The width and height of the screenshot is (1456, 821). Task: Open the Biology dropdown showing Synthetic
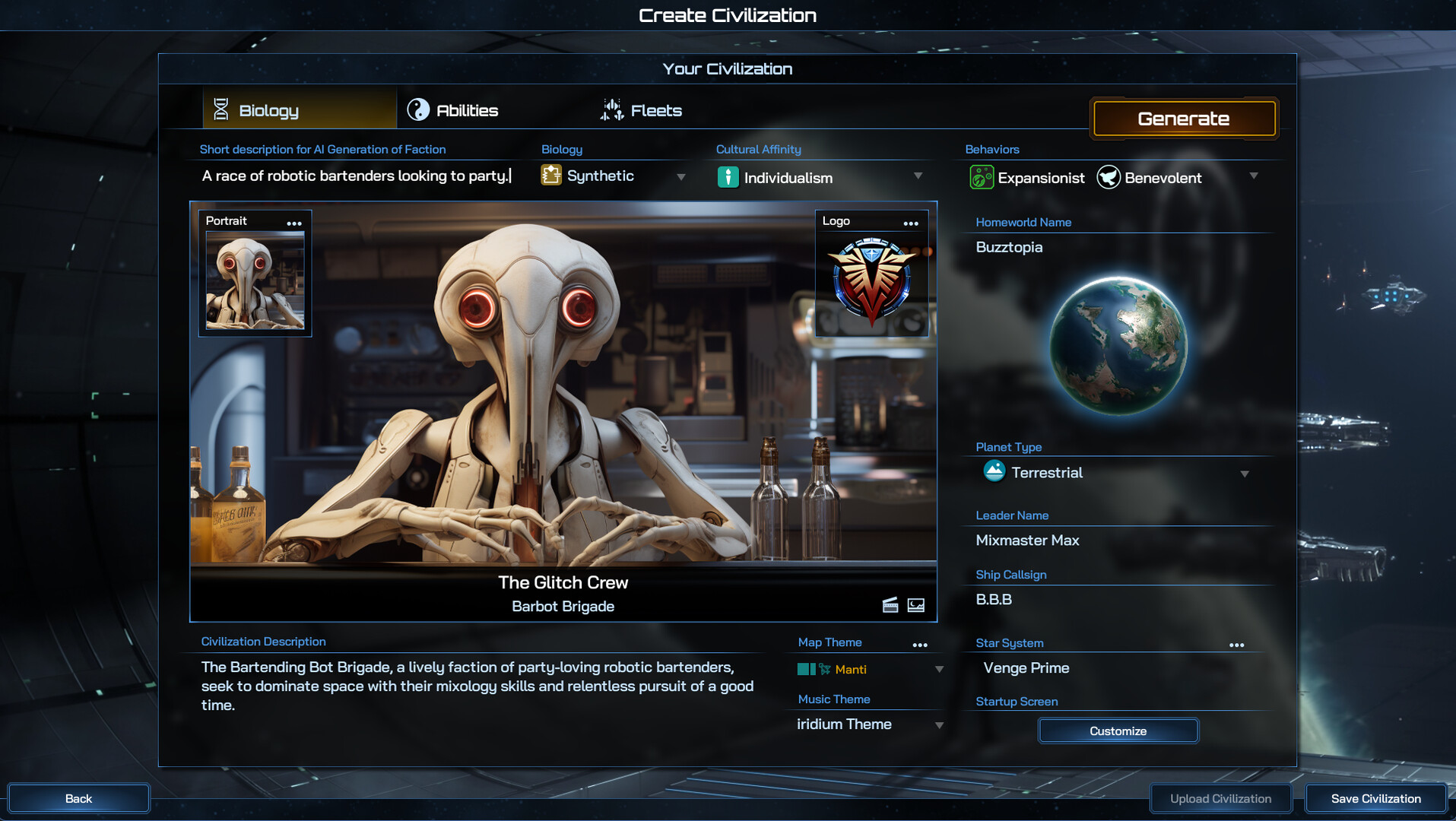click(681, 176)
